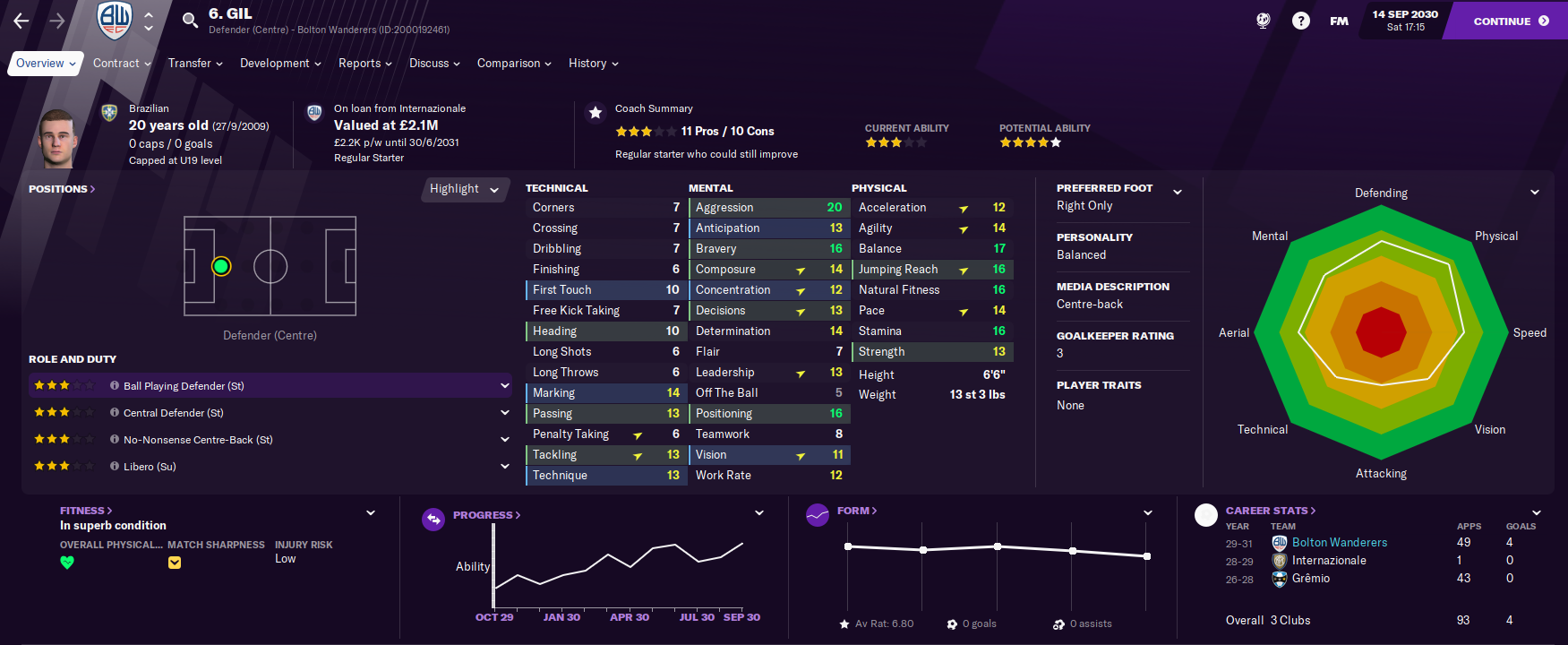Open the Career Stats section
This screenshot has height=645, width=1568.
point(1270,511)
